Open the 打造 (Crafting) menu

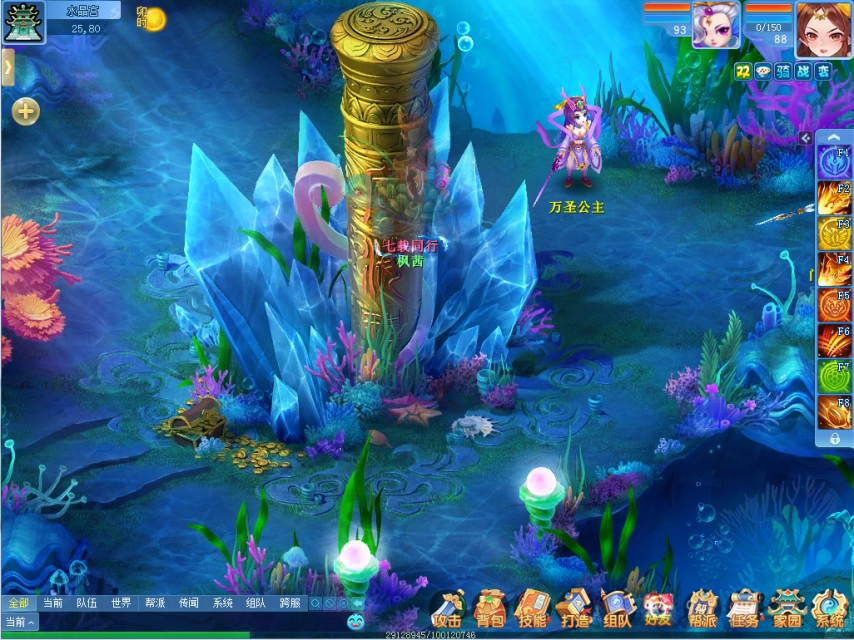[575, 608]
